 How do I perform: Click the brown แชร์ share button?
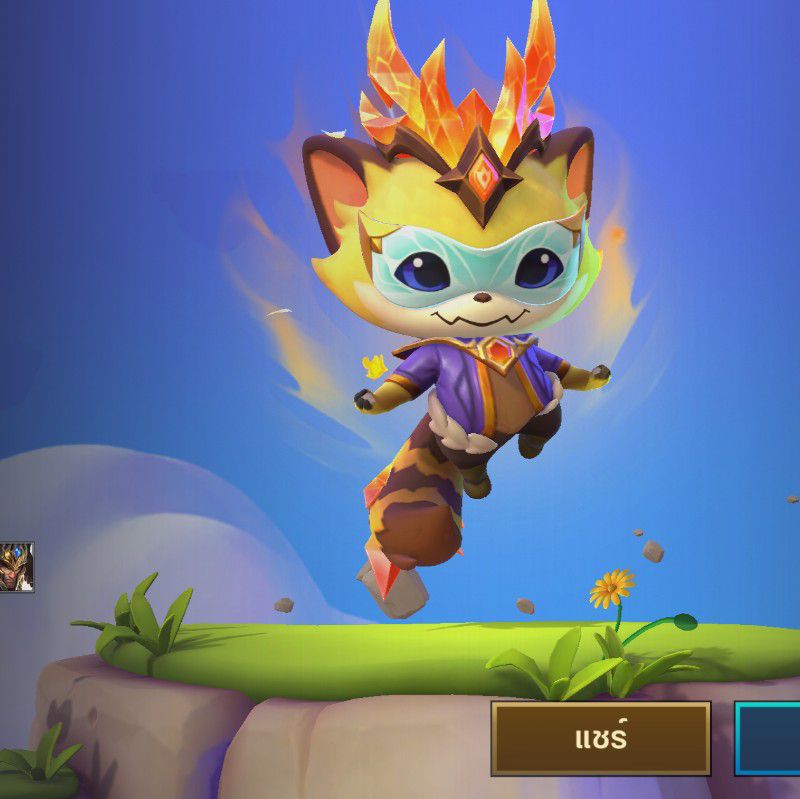coord(600,739)
